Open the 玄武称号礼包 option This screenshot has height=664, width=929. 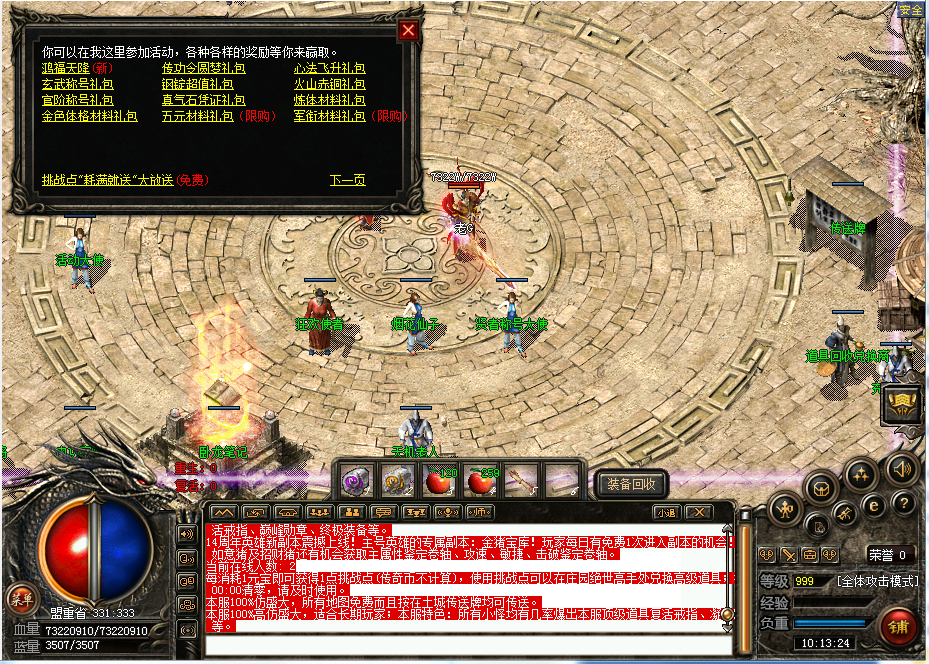[77, 85]
